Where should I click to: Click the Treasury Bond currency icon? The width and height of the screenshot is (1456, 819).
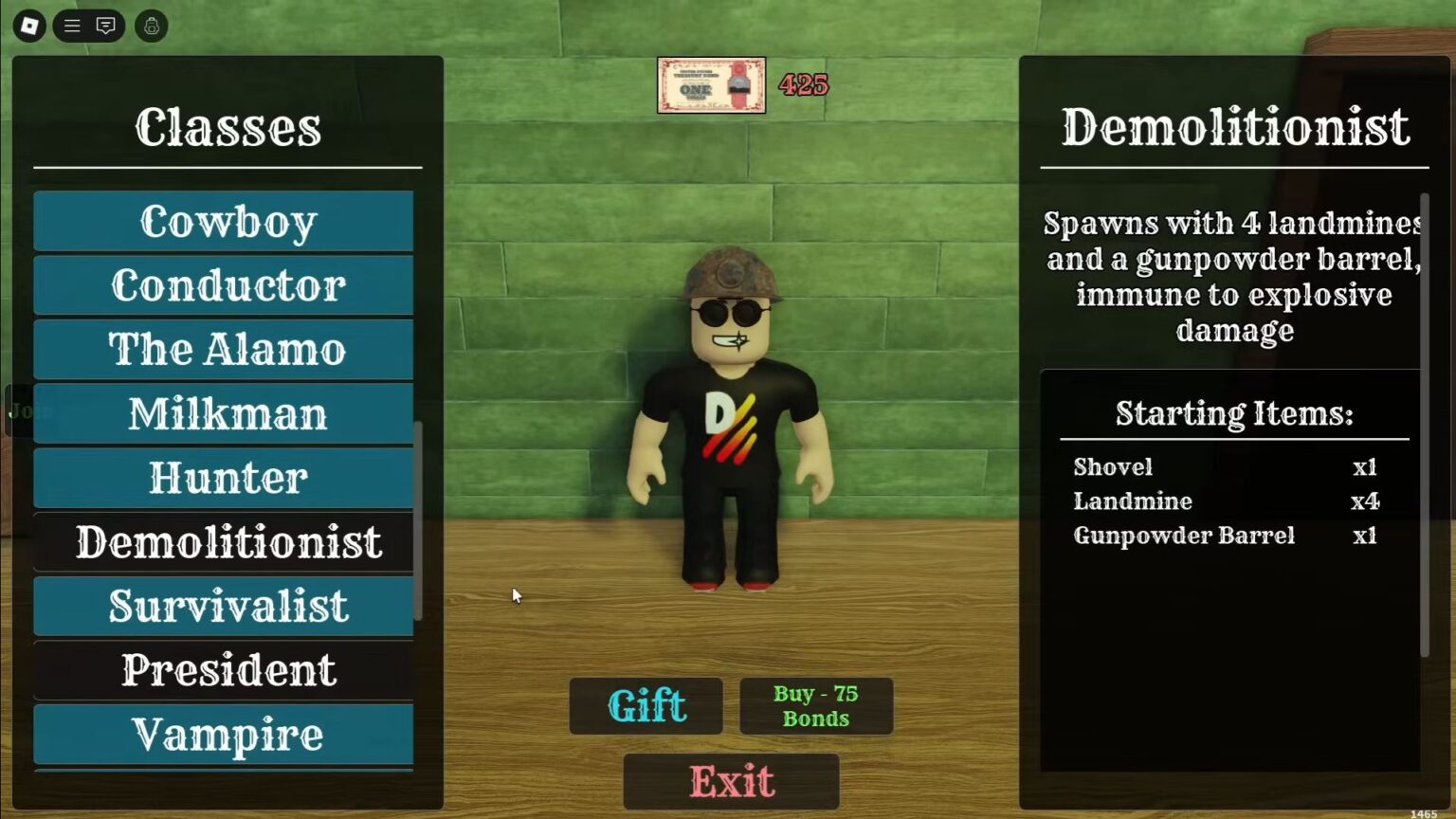pyautogui.click(x=709, y=85)
